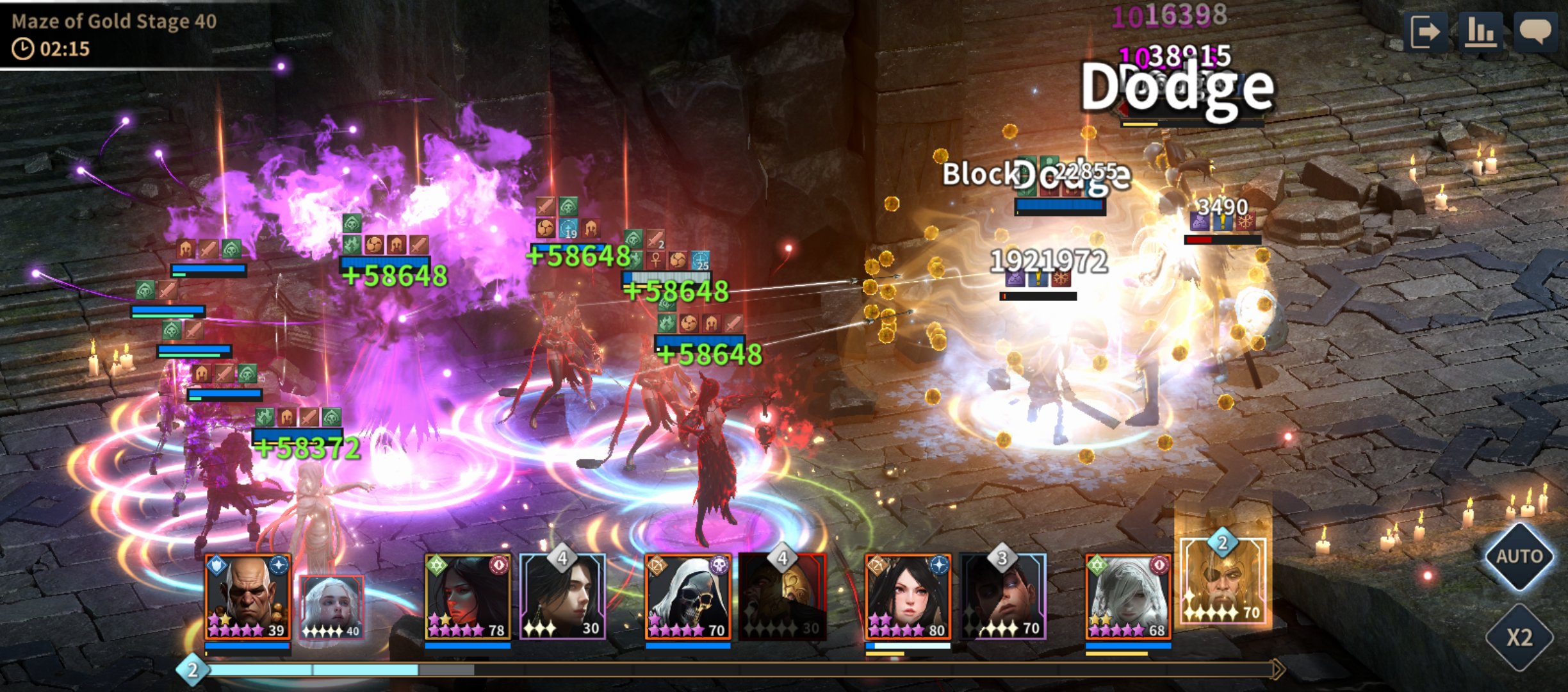This screenshot has height=692, width=1568.
Task: Open the battle statistics bar chart
Action: pyautogui.click(x=1480, y=31)
